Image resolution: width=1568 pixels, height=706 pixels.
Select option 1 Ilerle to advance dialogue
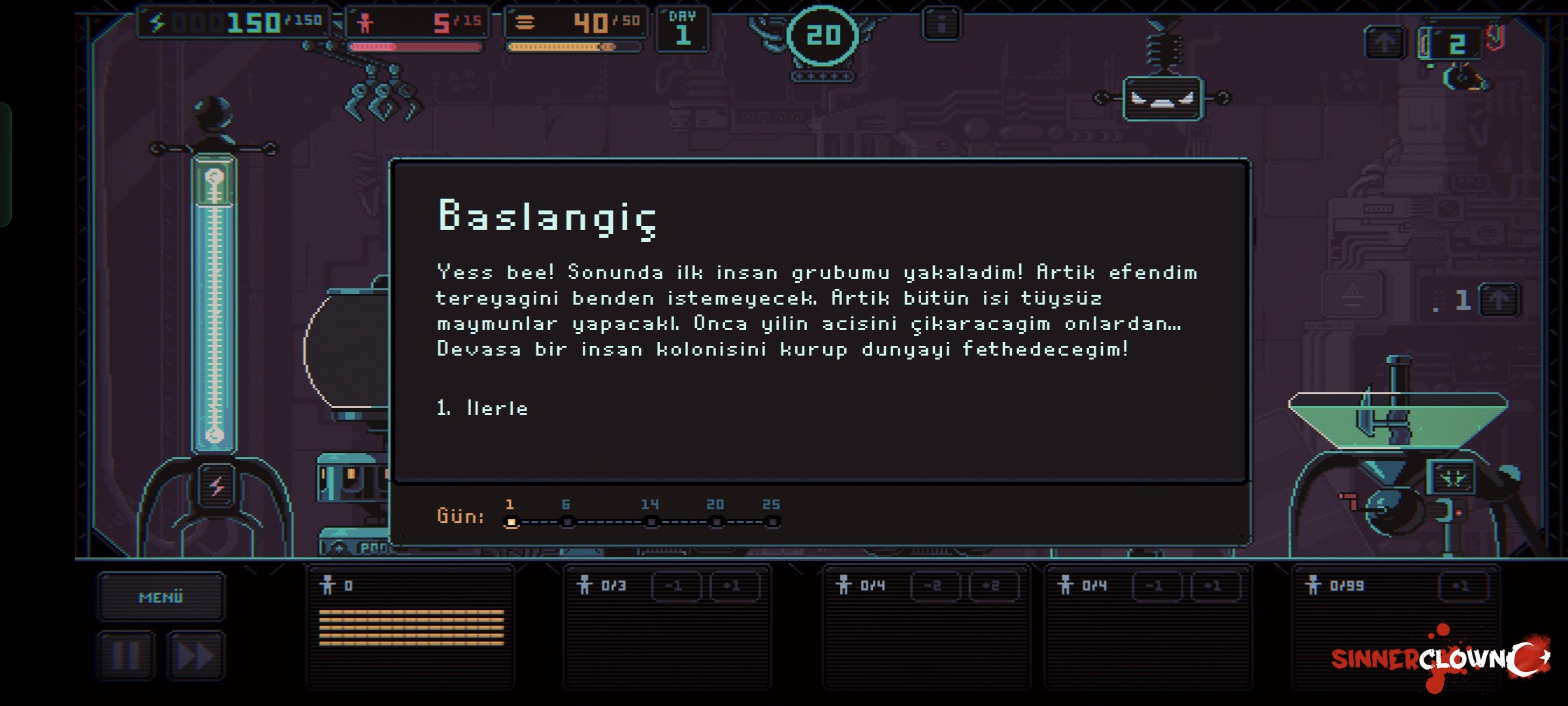tap(482, 407)
